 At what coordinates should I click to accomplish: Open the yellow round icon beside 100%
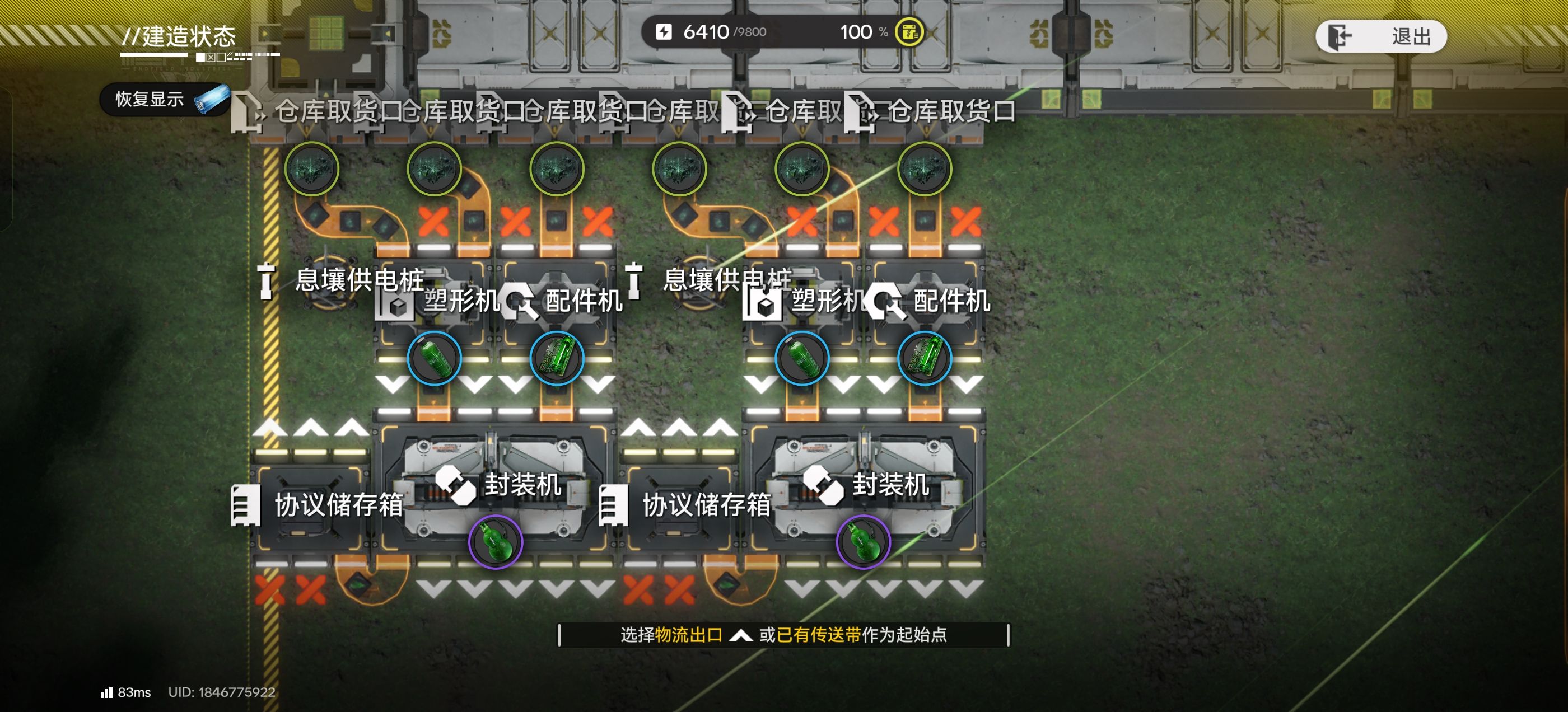coord(909,32)
